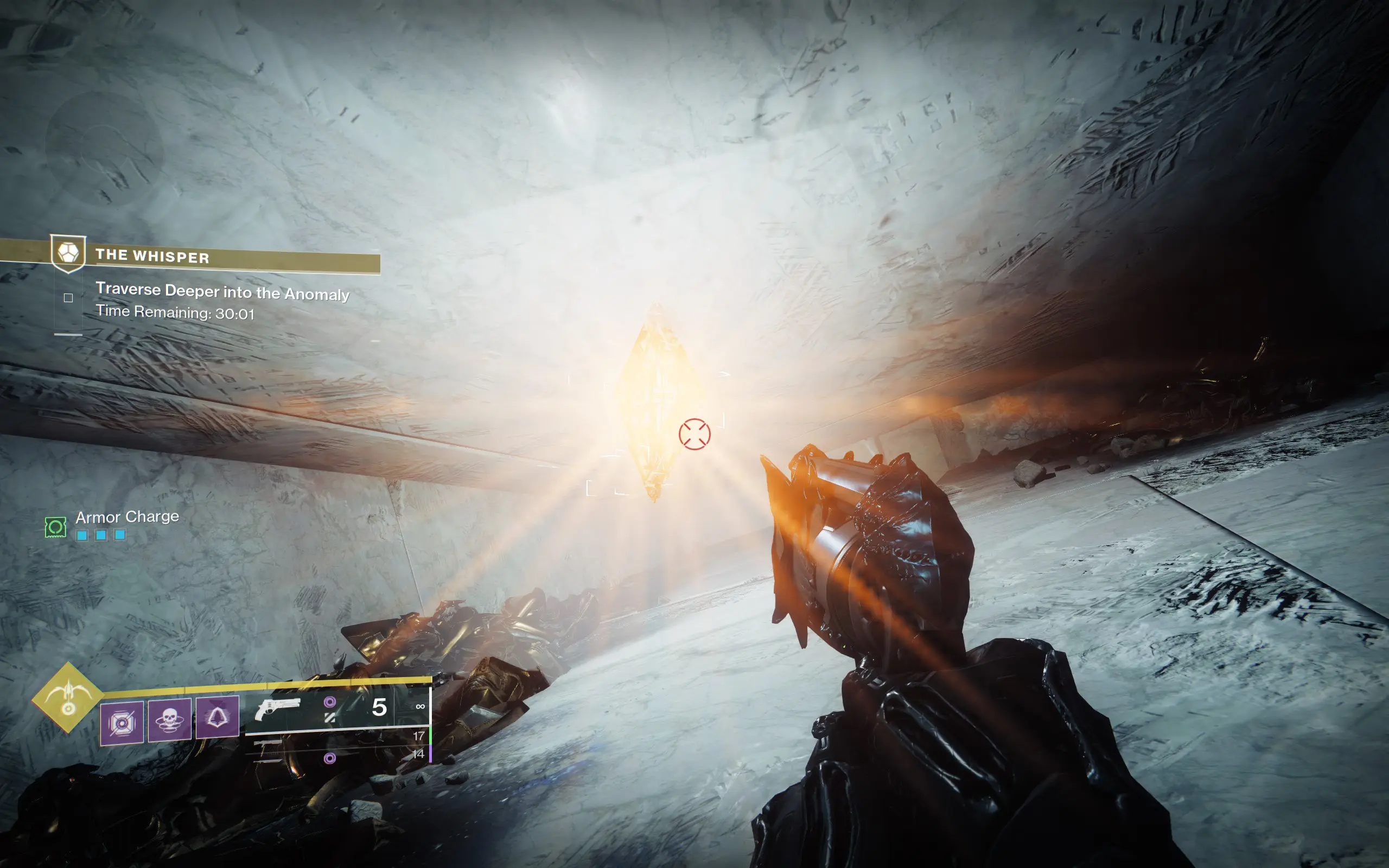The height and width of the screenshot is (868, 1389).
Task: Use the purple grenade ability icon
Action: (x=122, y=722)
